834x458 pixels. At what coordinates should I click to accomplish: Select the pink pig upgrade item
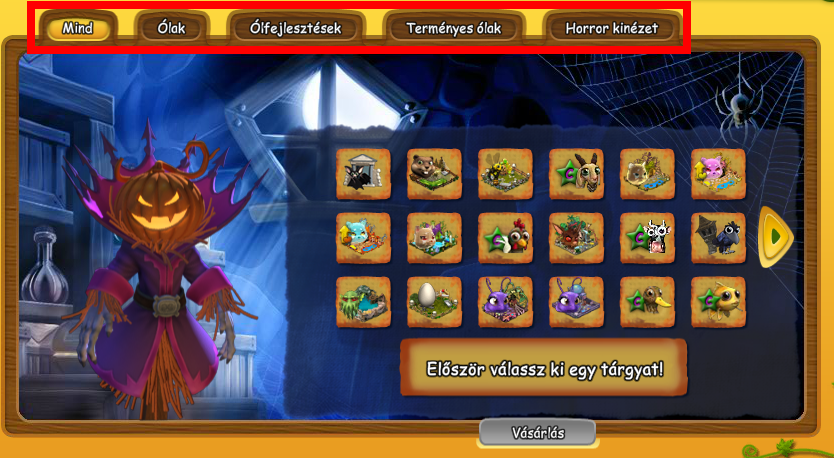click(x=718, y=174)
